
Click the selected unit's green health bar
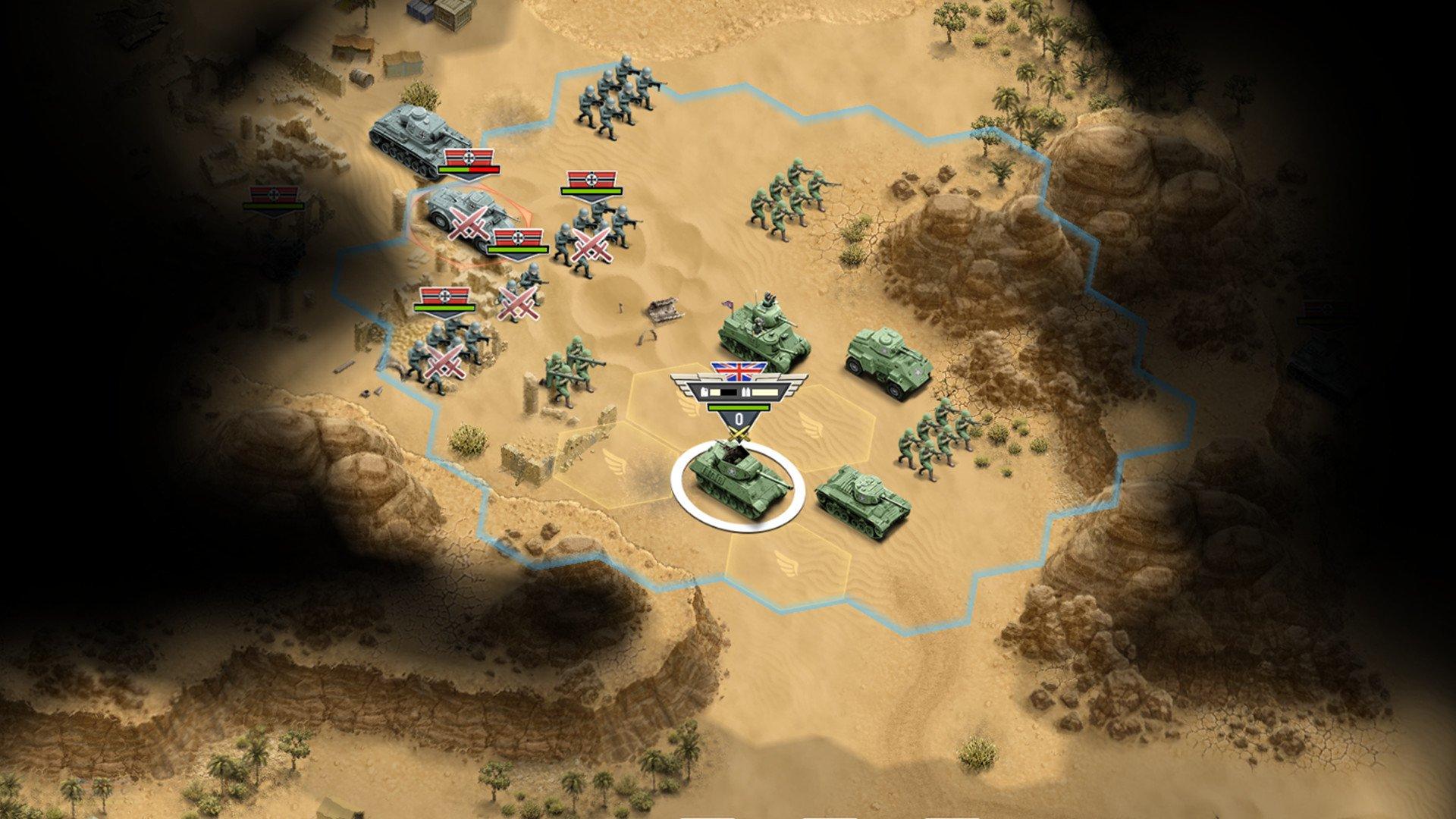(738, 407)
